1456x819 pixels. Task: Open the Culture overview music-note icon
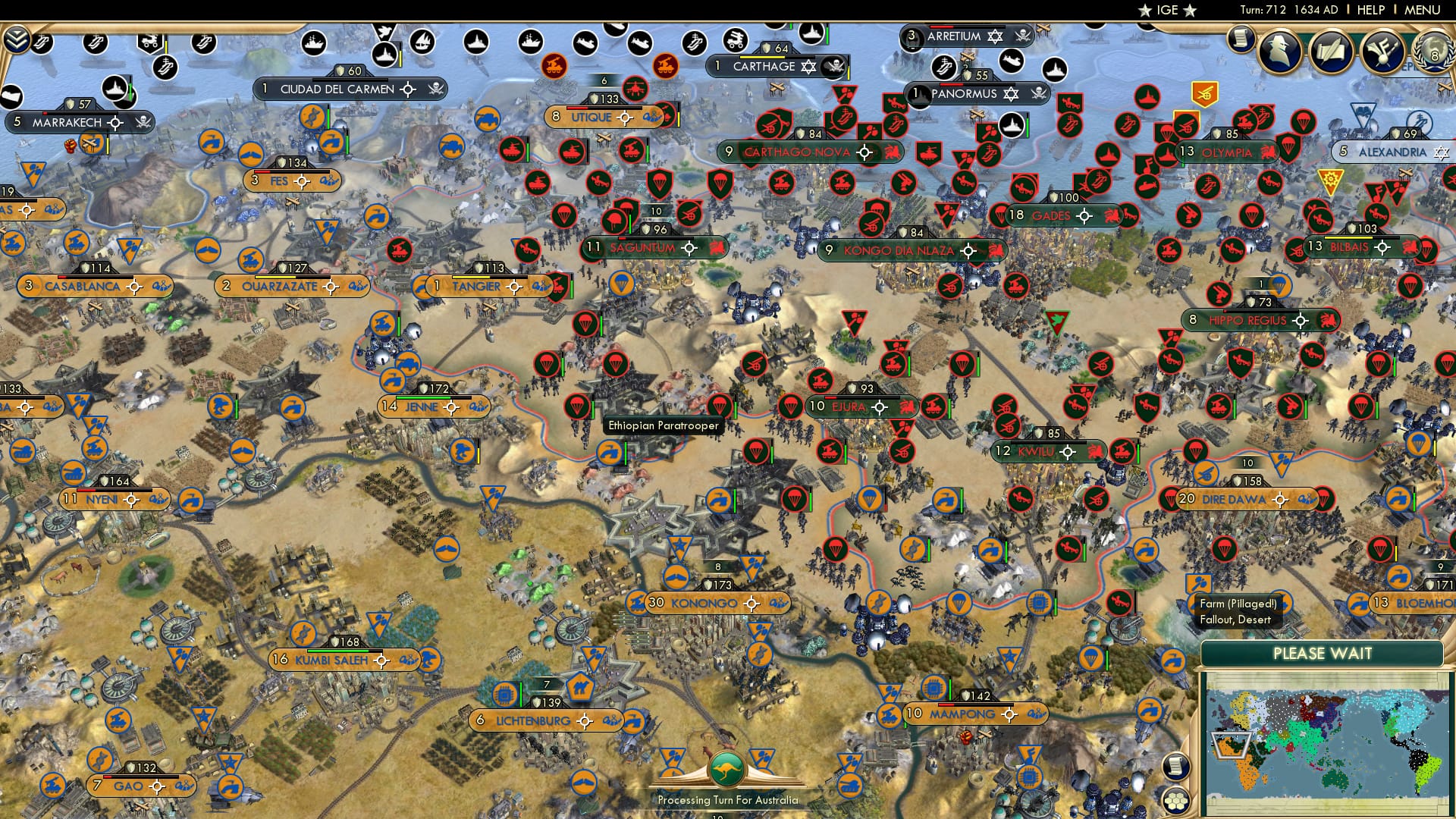pyautogui.click(x=1385, y=52)
